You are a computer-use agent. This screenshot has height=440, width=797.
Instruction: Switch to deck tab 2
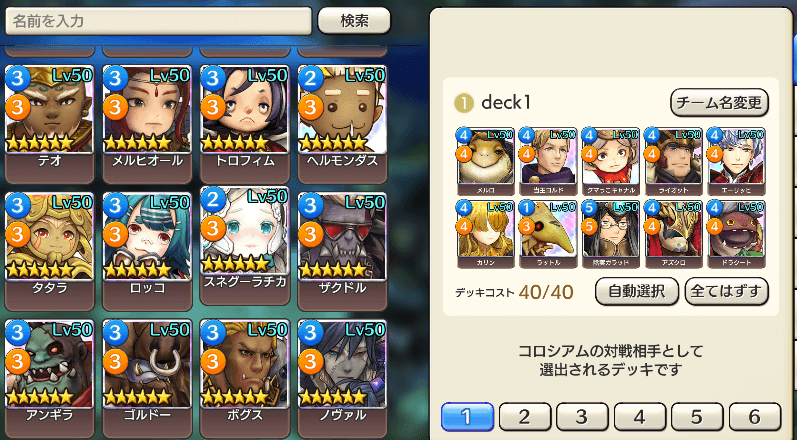tap(525, 416)
